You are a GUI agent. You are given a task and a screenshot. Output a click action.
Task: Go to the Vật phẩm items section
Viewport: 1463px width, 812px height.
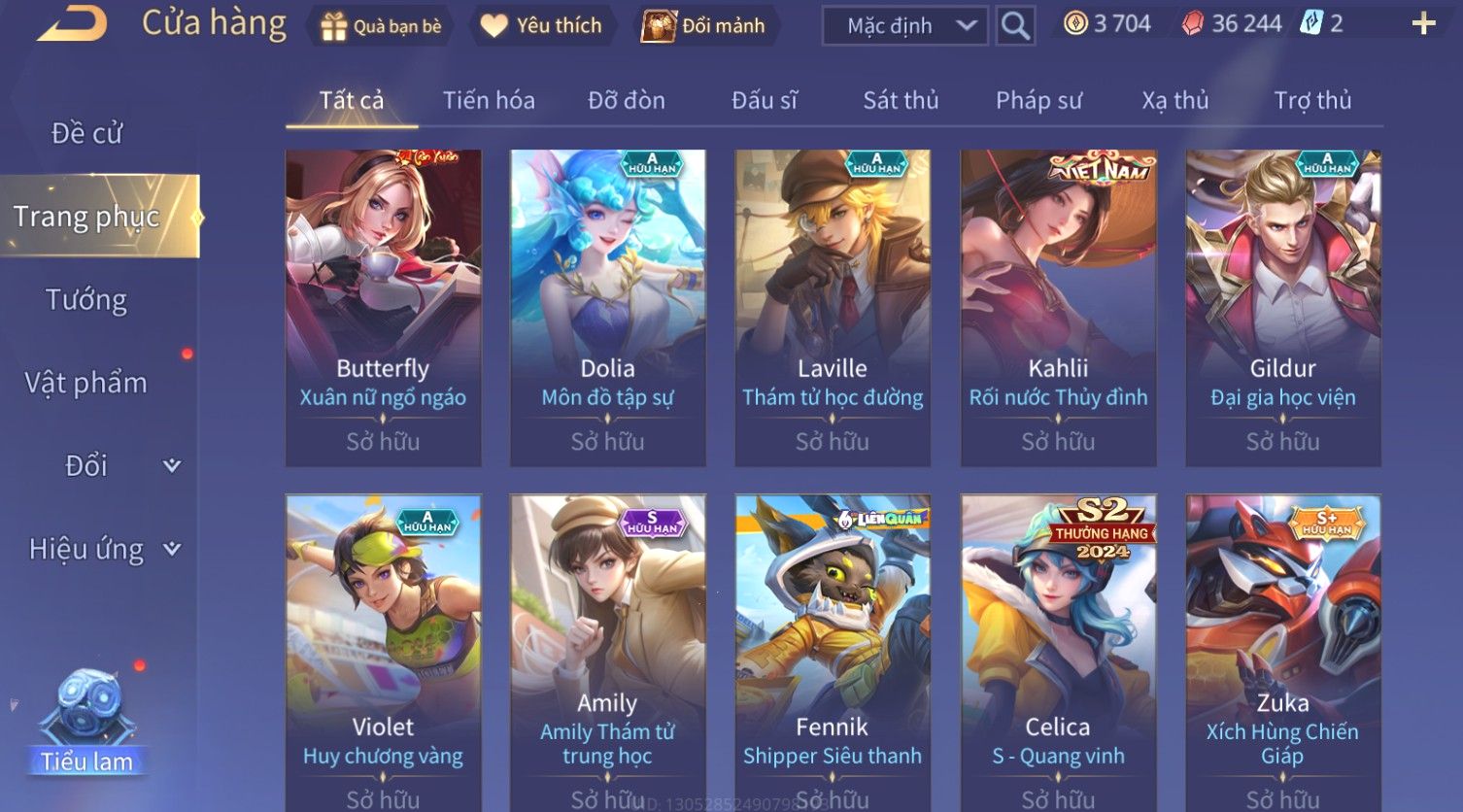(86, 383)
